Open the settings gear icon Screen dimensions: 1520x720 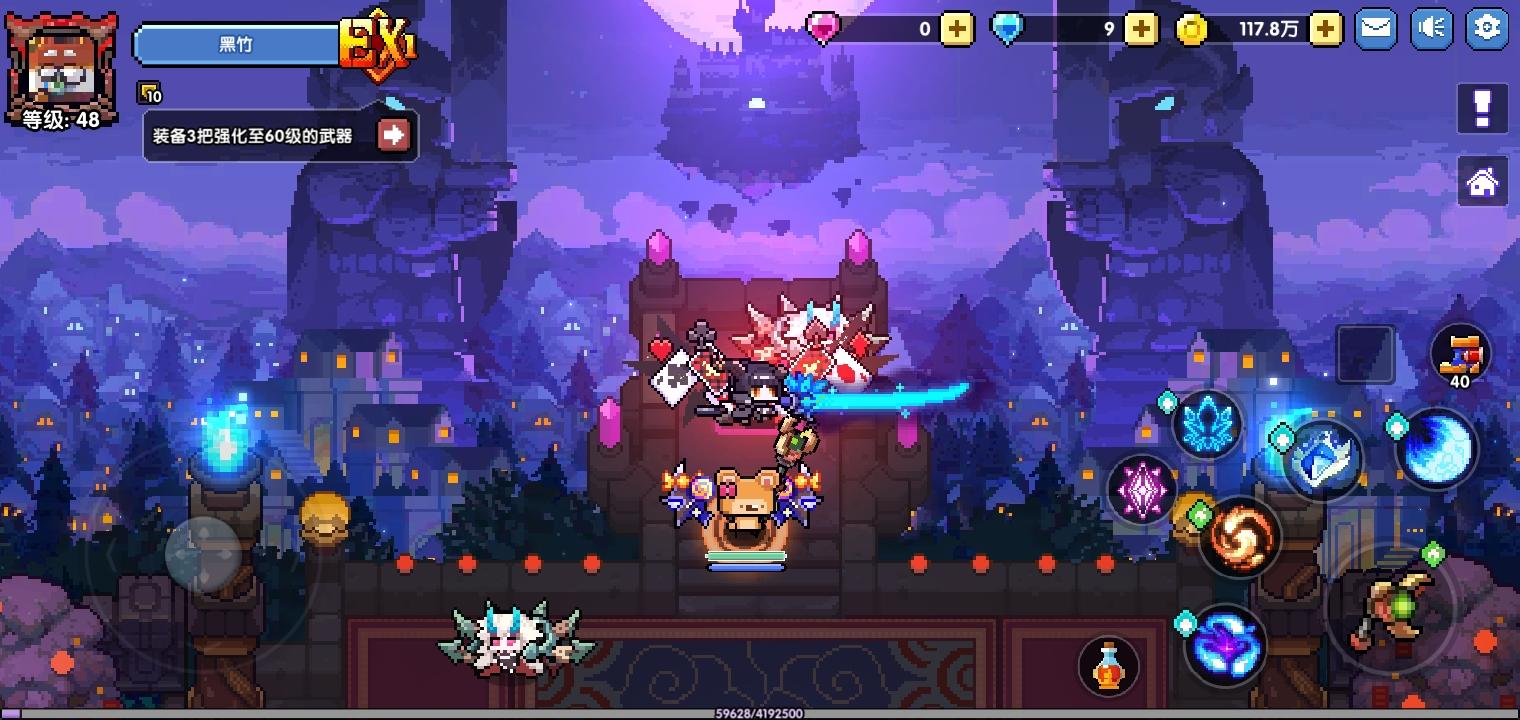click(x=1487, y=28)
